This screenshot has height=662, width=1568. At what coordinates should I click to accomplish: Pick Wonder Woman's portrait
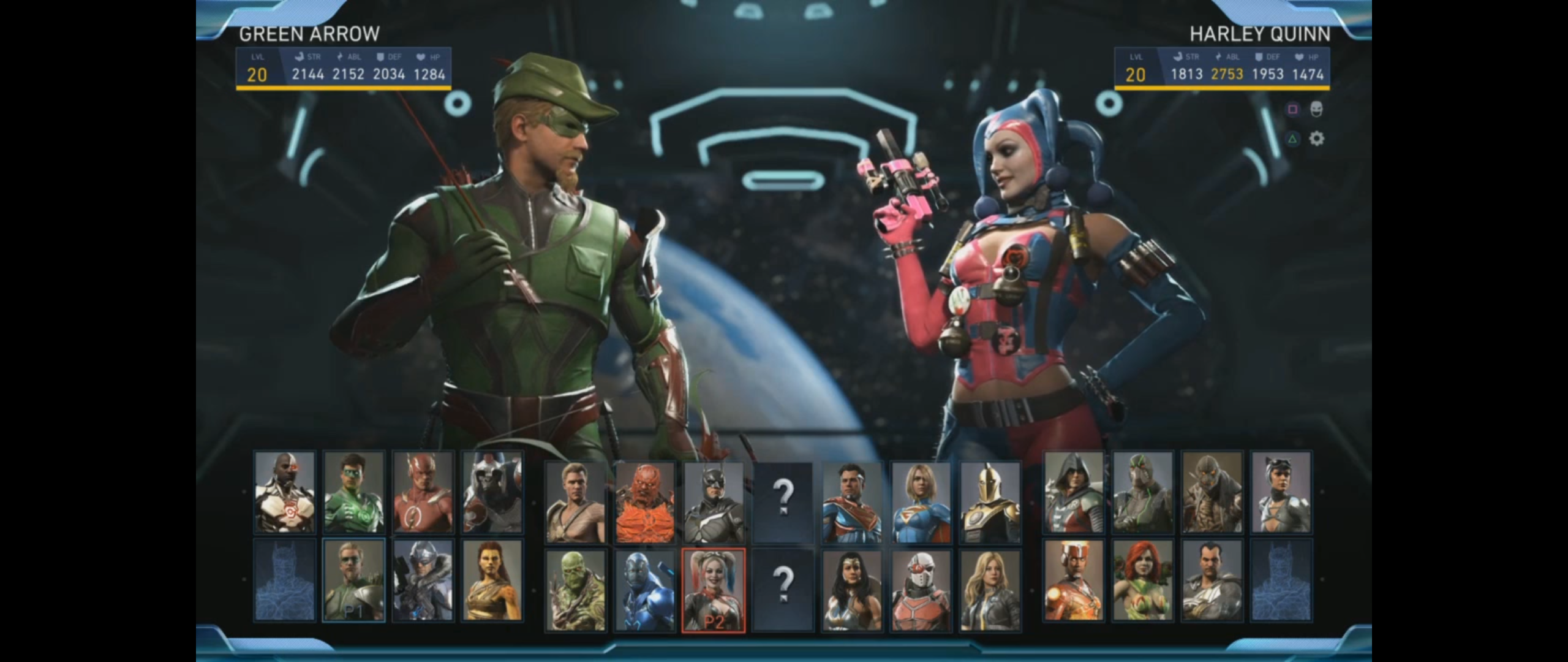coord(852,590)
